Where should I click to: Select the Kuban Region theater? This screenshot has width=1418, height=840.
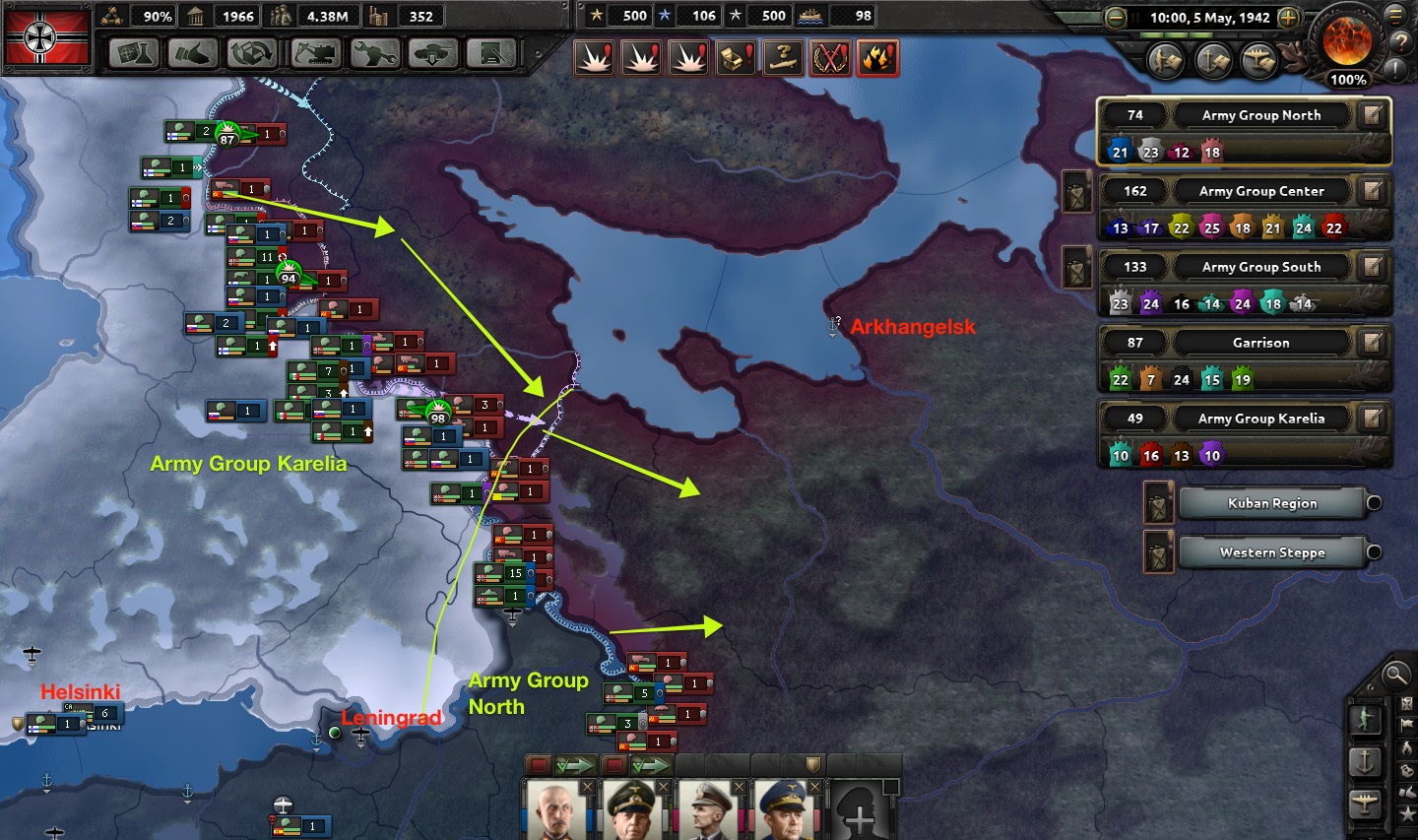click(1271, 503)
